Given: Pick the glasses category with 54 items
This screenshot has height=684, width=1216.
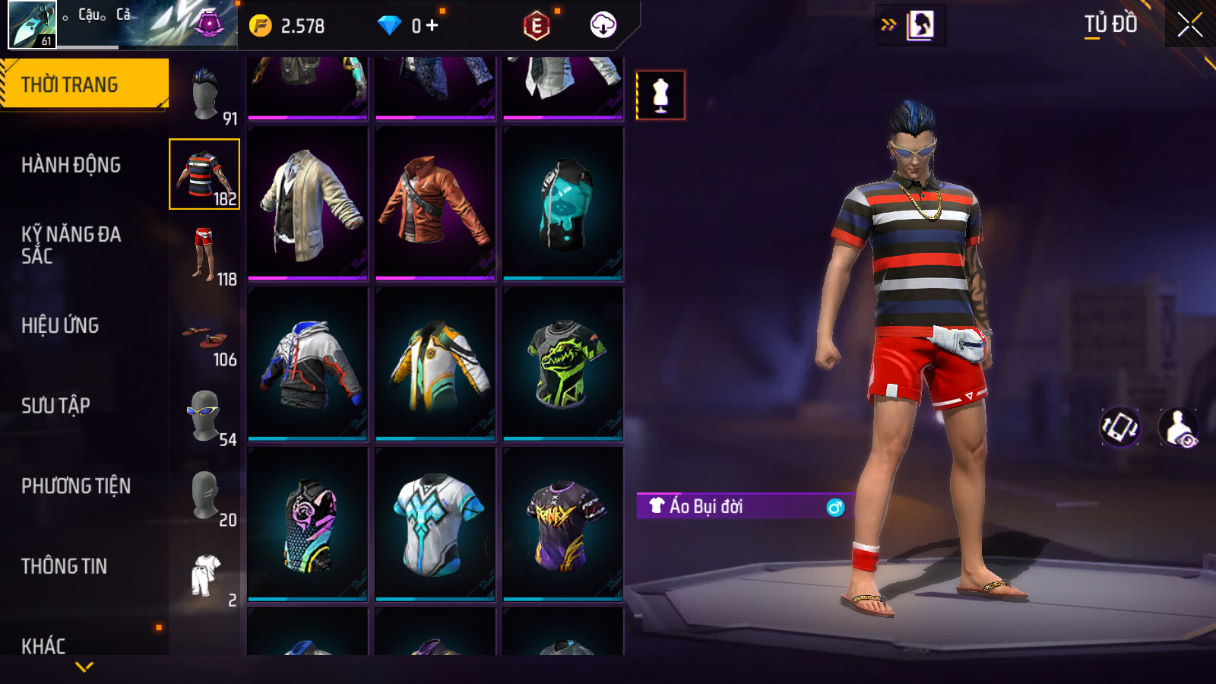Looking at the screenshot, I should pos(205,415).
